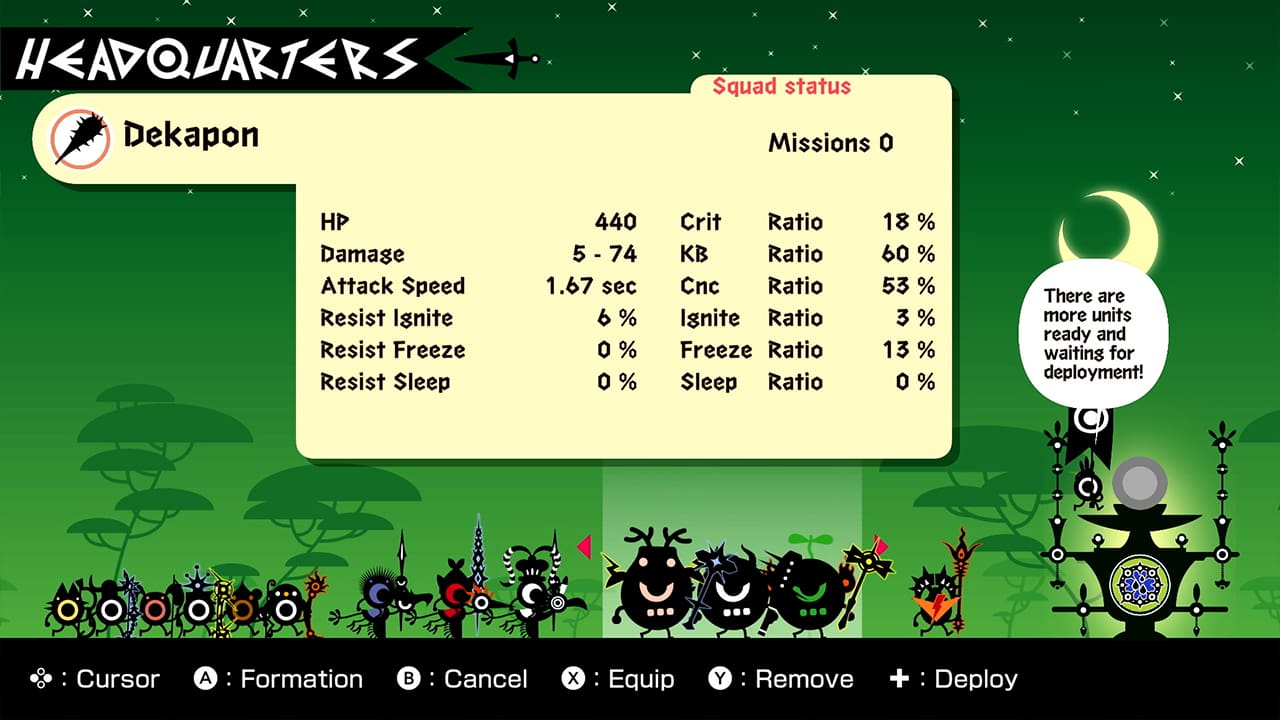
Task: Click the yellow-eyed Patapon at the far left
Action: tap(66, 610)
